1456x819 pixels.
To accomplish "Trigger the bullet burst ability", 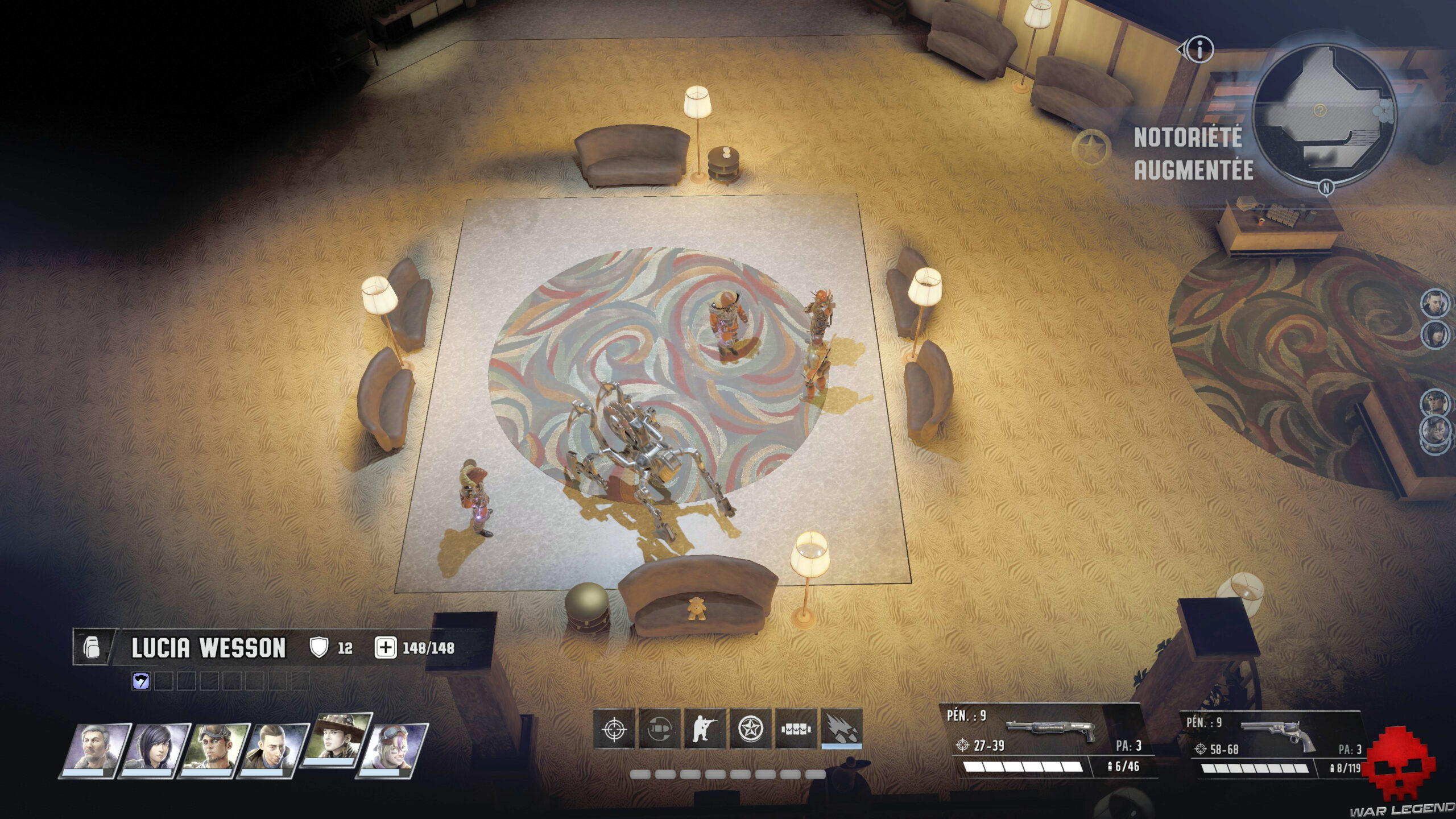I will [841, 729].
